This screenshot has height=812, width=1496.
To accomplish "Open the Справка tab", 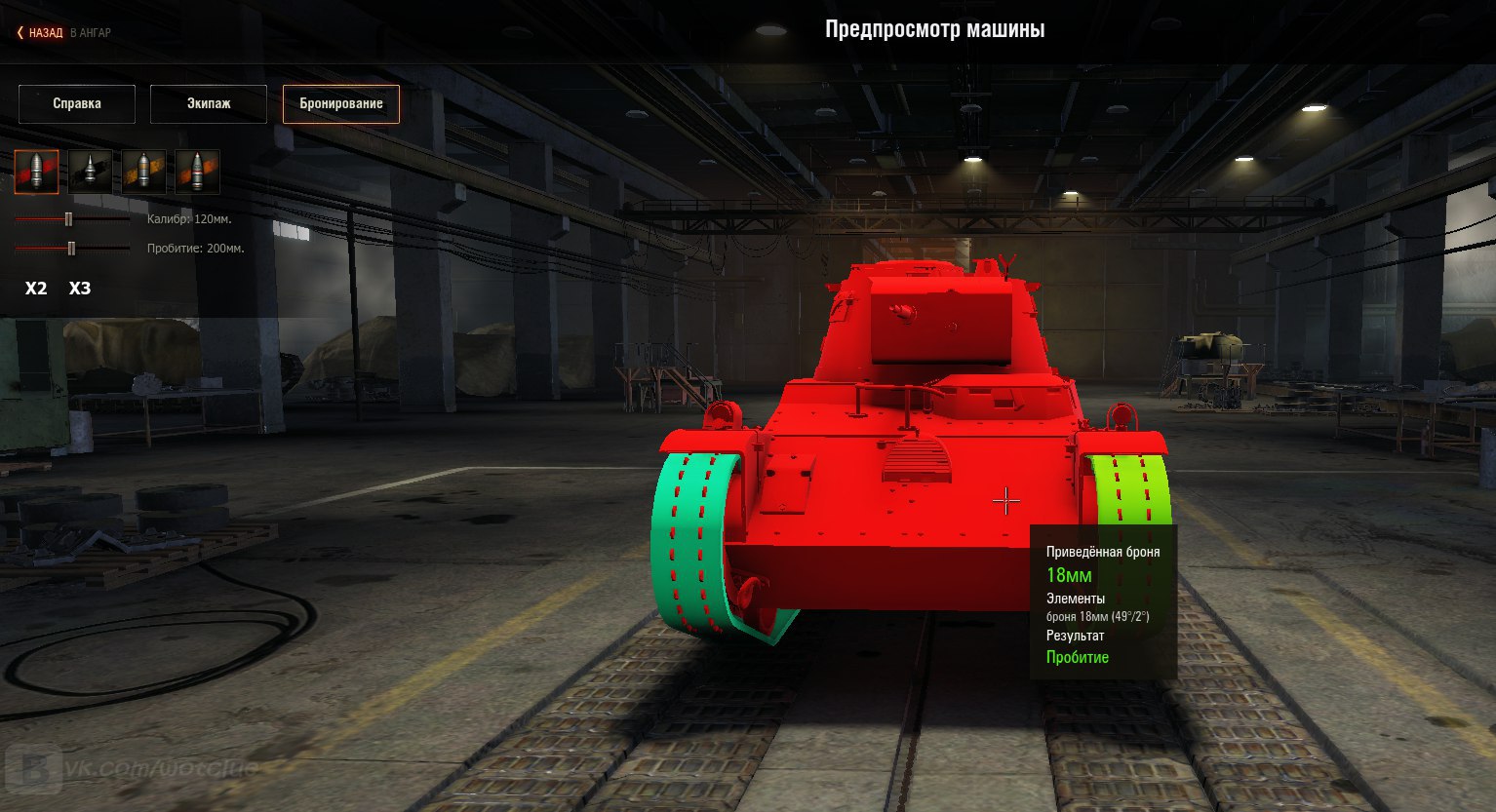I will [x=77, y=103].
